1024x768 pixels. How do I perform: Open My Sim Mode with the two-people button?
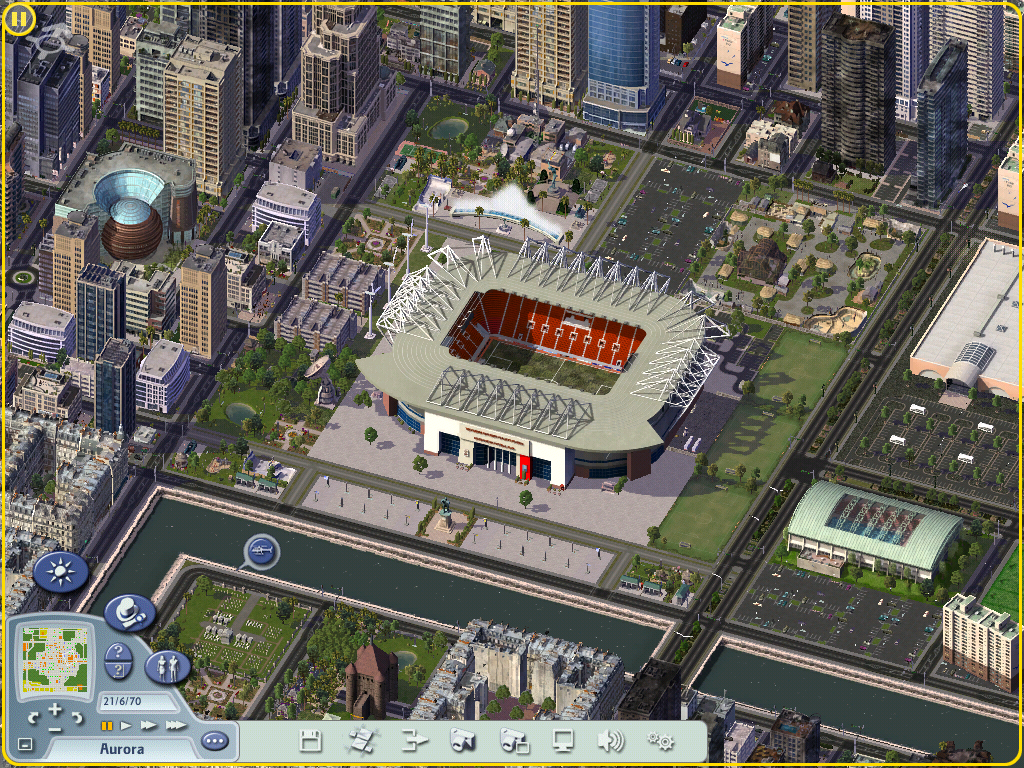click(168, 667)
